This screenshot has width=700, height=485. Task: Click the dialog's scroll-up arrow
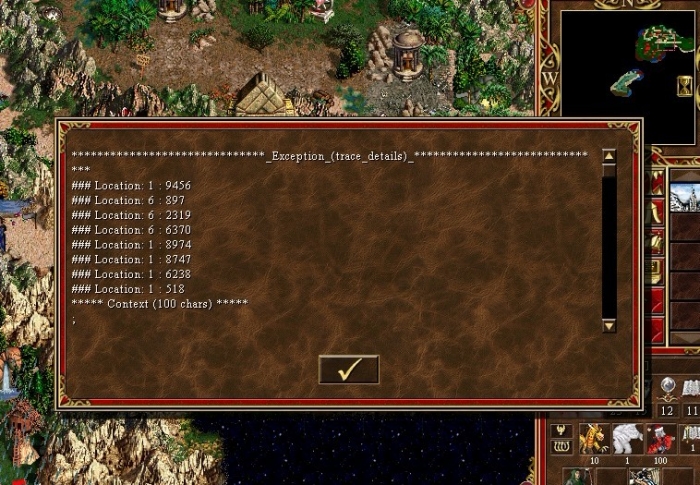click(x=609, y=156)
